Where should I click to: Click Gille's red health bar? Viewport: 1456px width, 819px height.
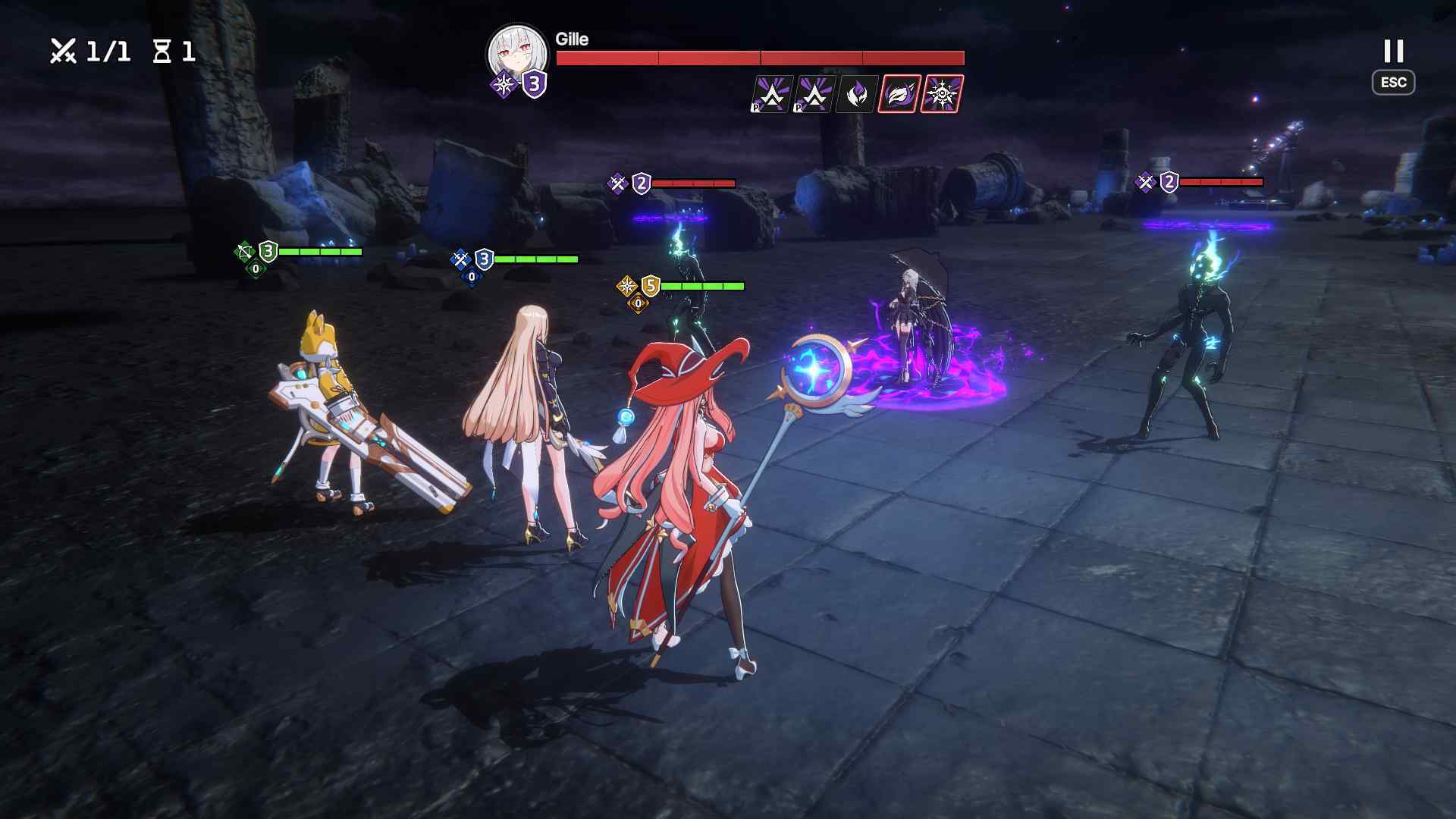point(758,56)
